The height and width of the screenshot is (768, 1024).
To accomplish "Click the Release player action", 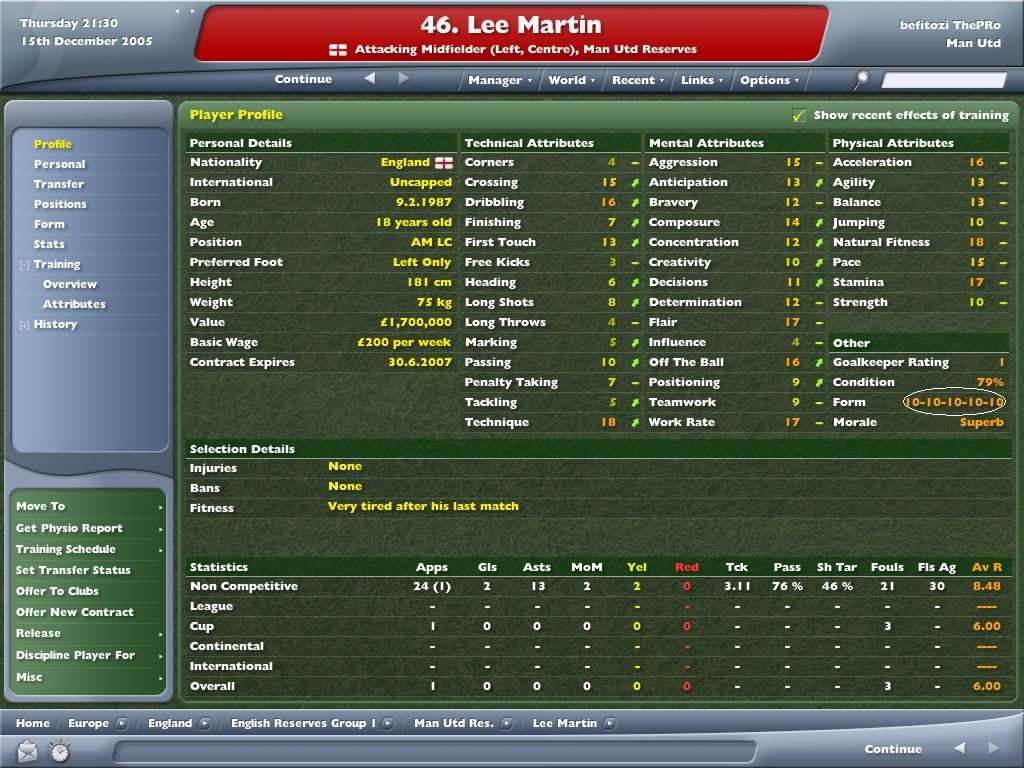I will tap(38, 633).
